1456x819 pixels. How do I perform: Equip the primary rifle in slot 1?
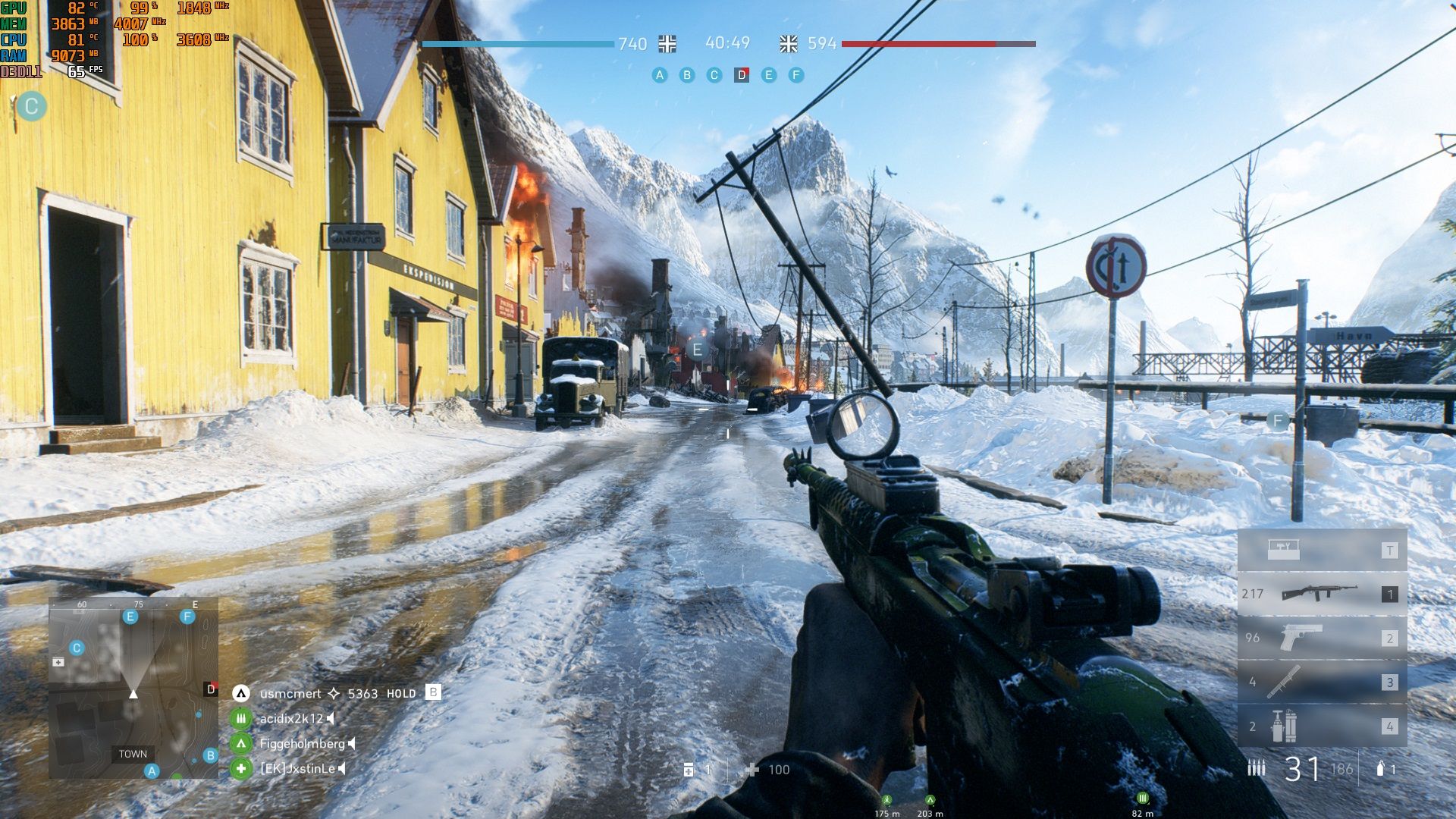pos(1322,594)
